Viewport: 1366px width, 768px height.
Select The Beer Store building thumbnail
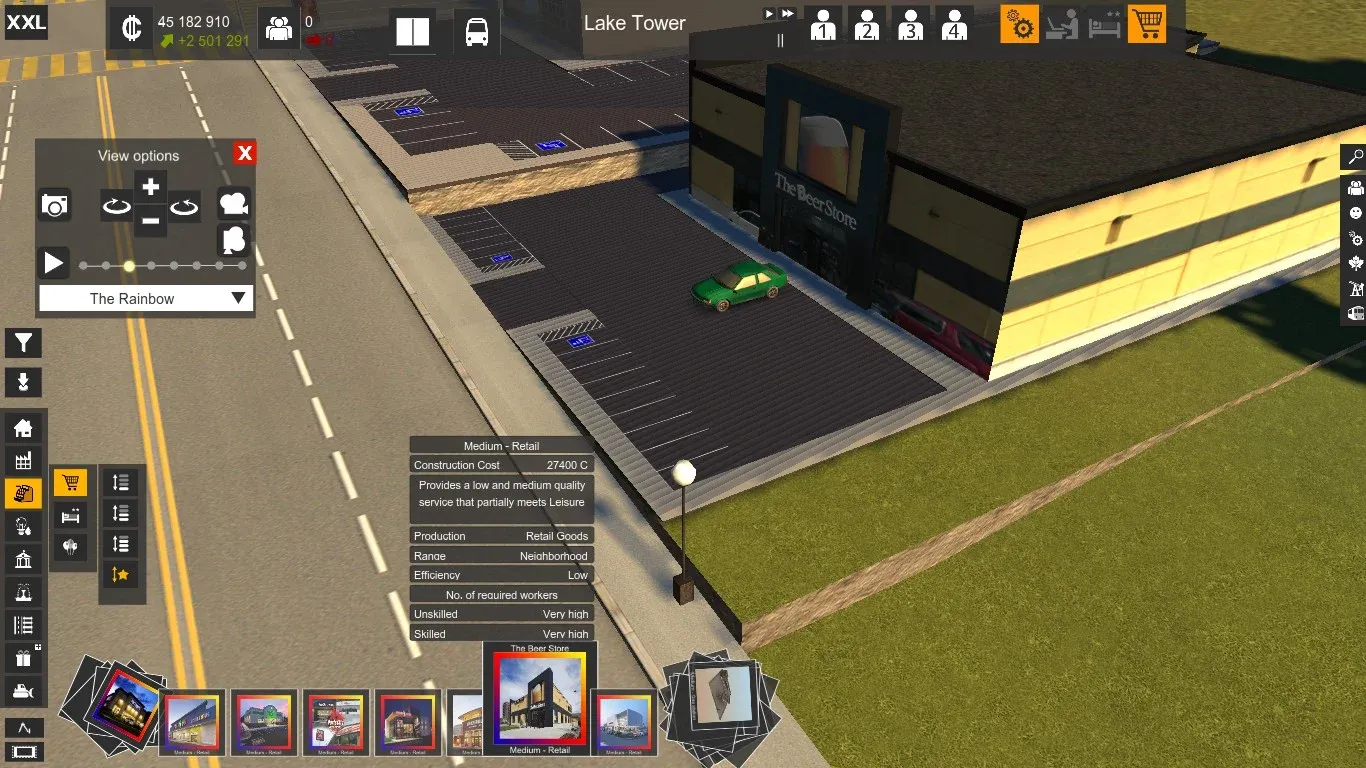tap(539, 698)
